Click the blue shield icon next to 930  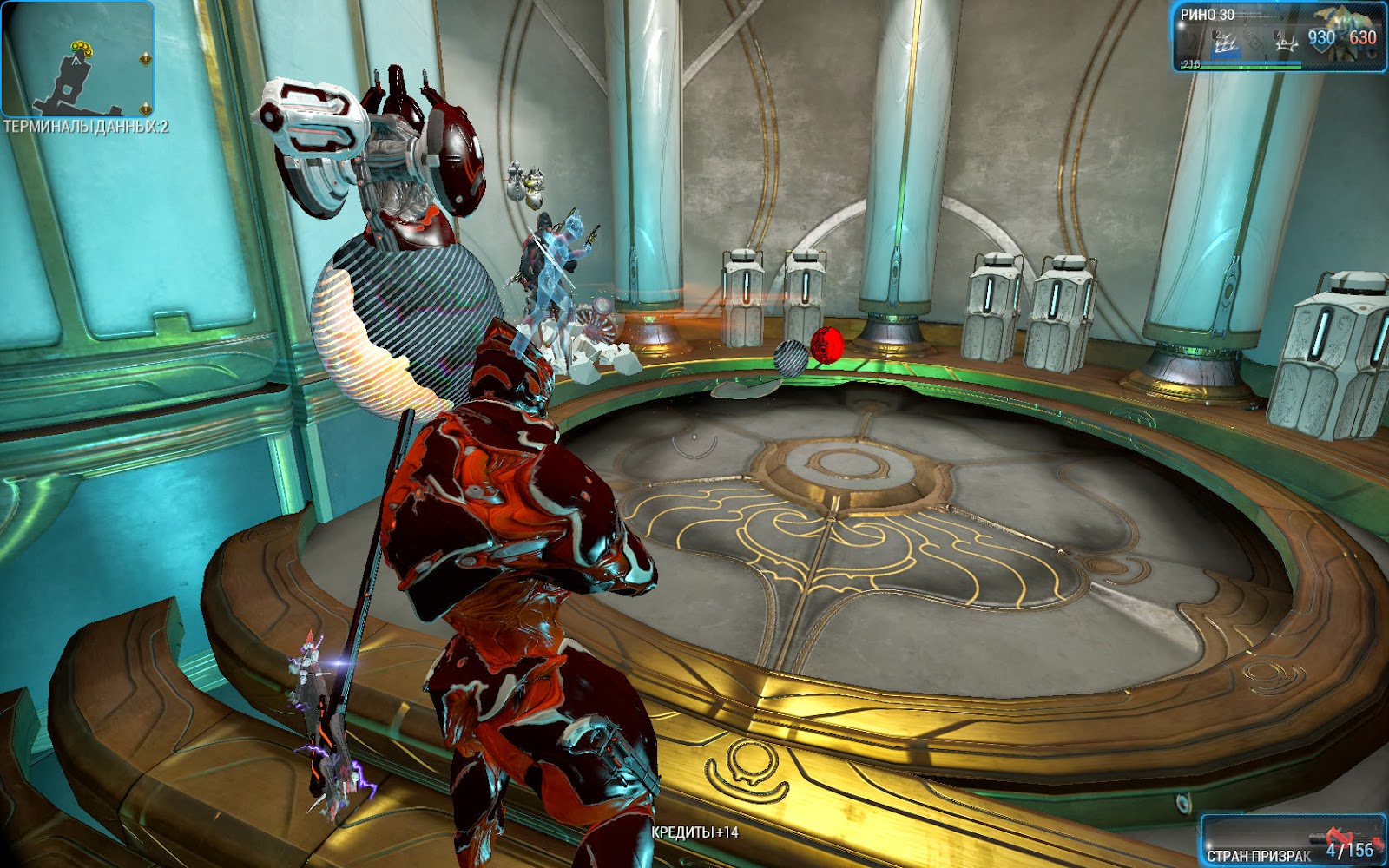click(x=1322, y=42)
